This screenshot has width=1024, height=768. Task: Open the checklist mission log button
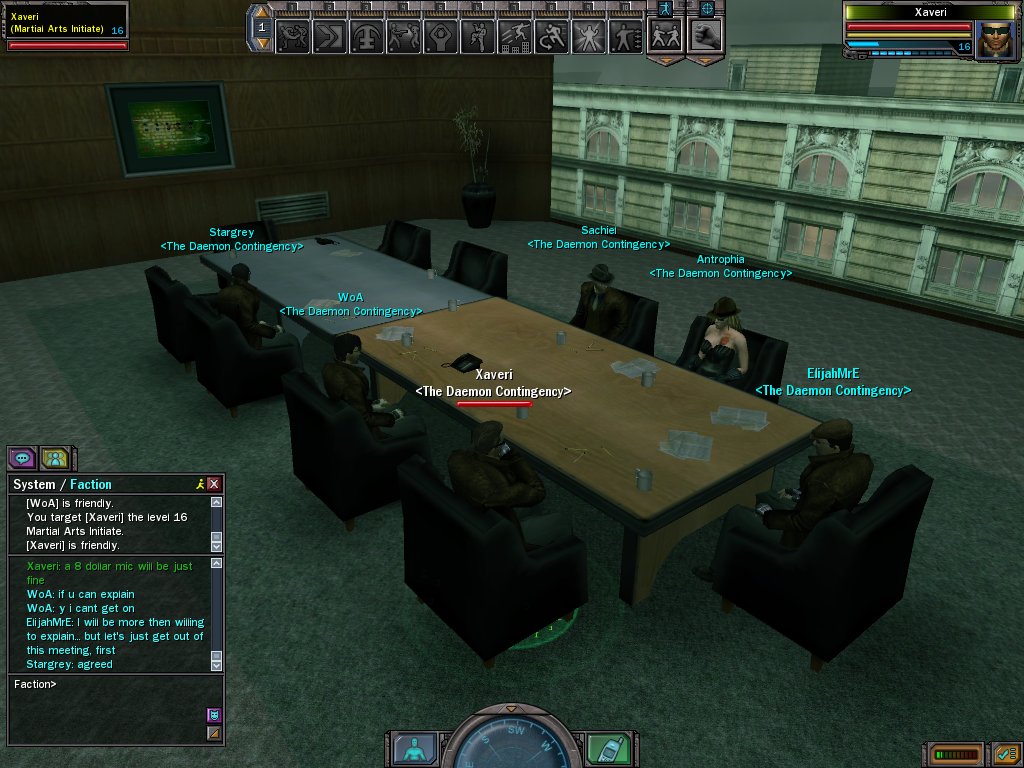click(1006, 753)
